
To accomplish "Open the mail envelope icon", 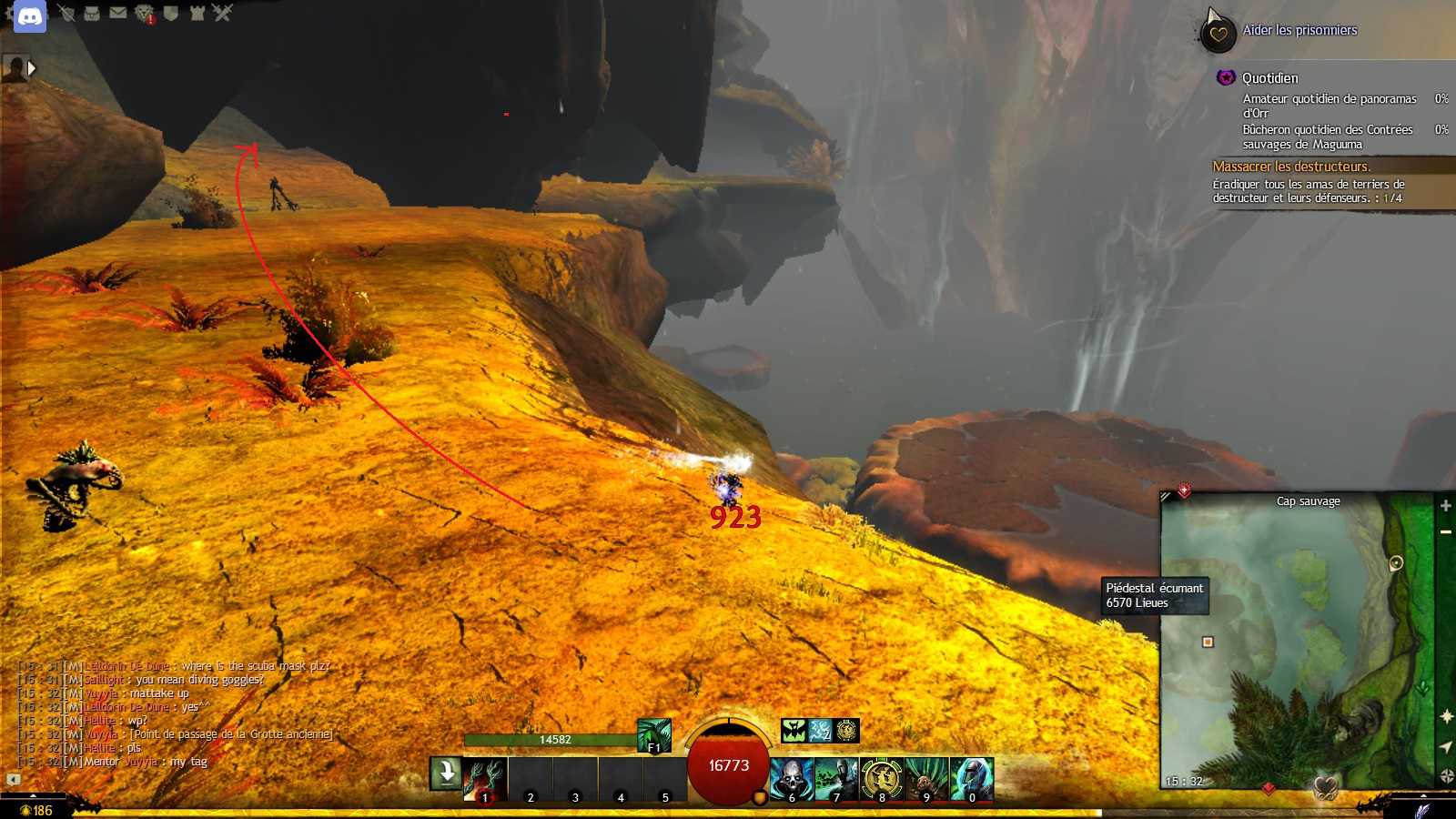I will click(x=118, y=13).
